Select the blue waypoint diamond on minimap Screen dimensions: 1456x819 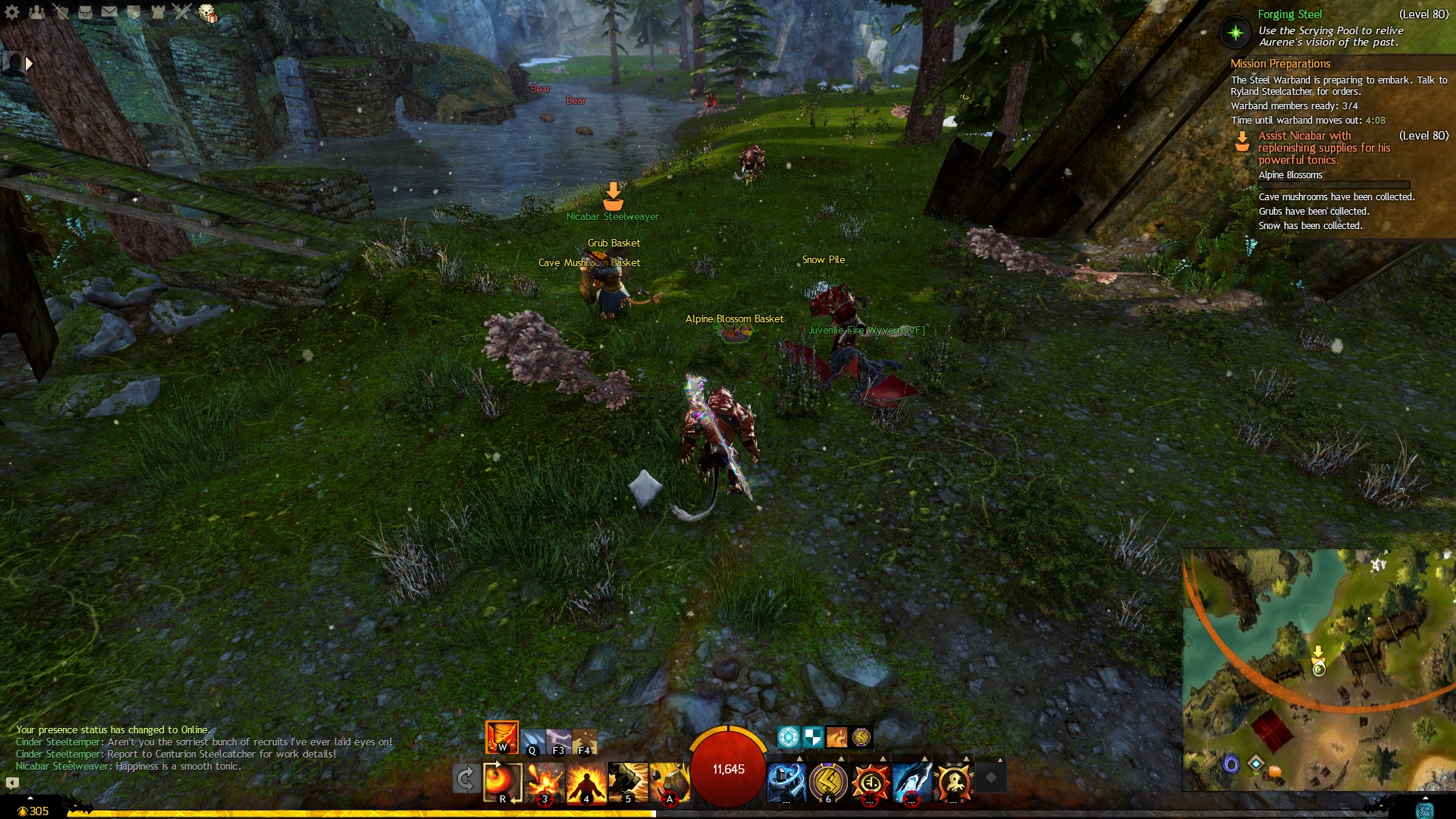tap(1256, 763)
